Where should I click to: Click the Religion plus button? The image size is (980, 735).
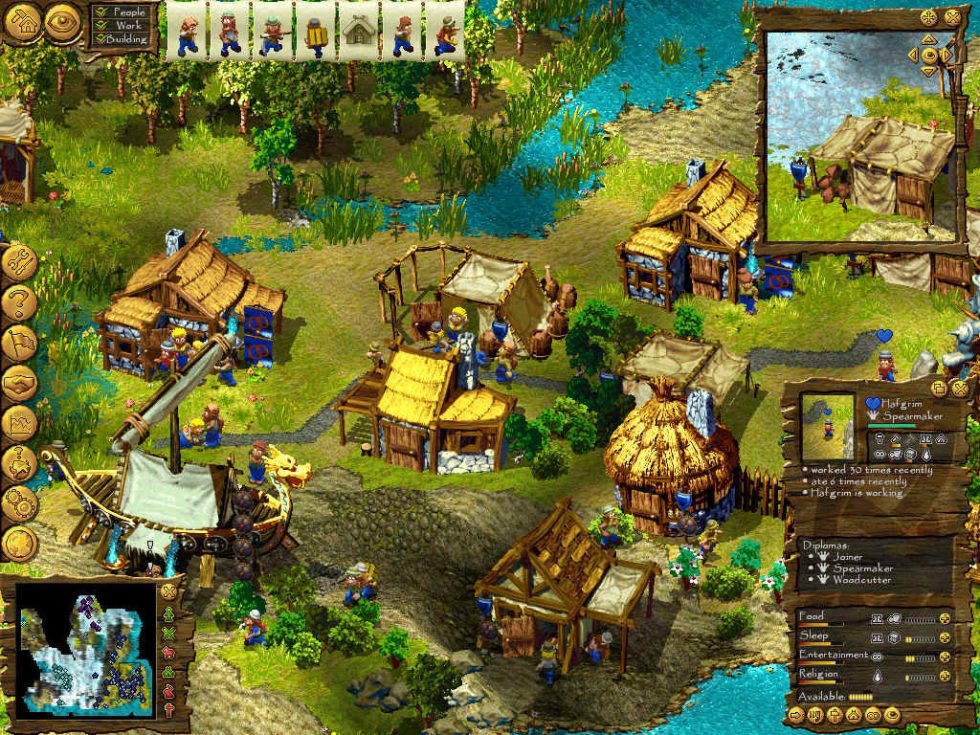(x=943, y=676)
